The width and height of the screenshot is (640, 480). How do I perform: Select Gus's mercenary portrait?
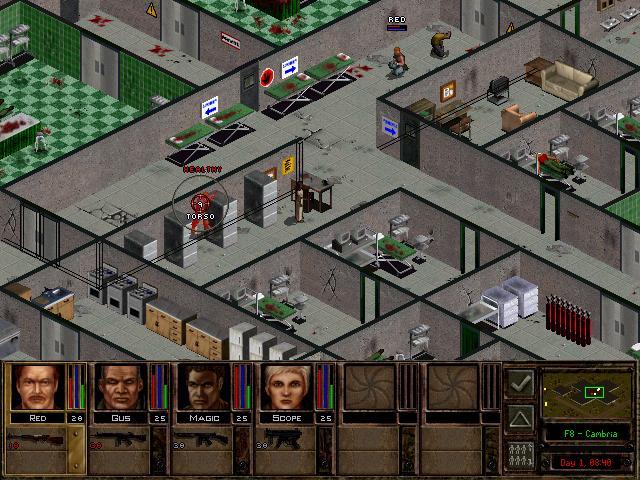click(120, 387)
